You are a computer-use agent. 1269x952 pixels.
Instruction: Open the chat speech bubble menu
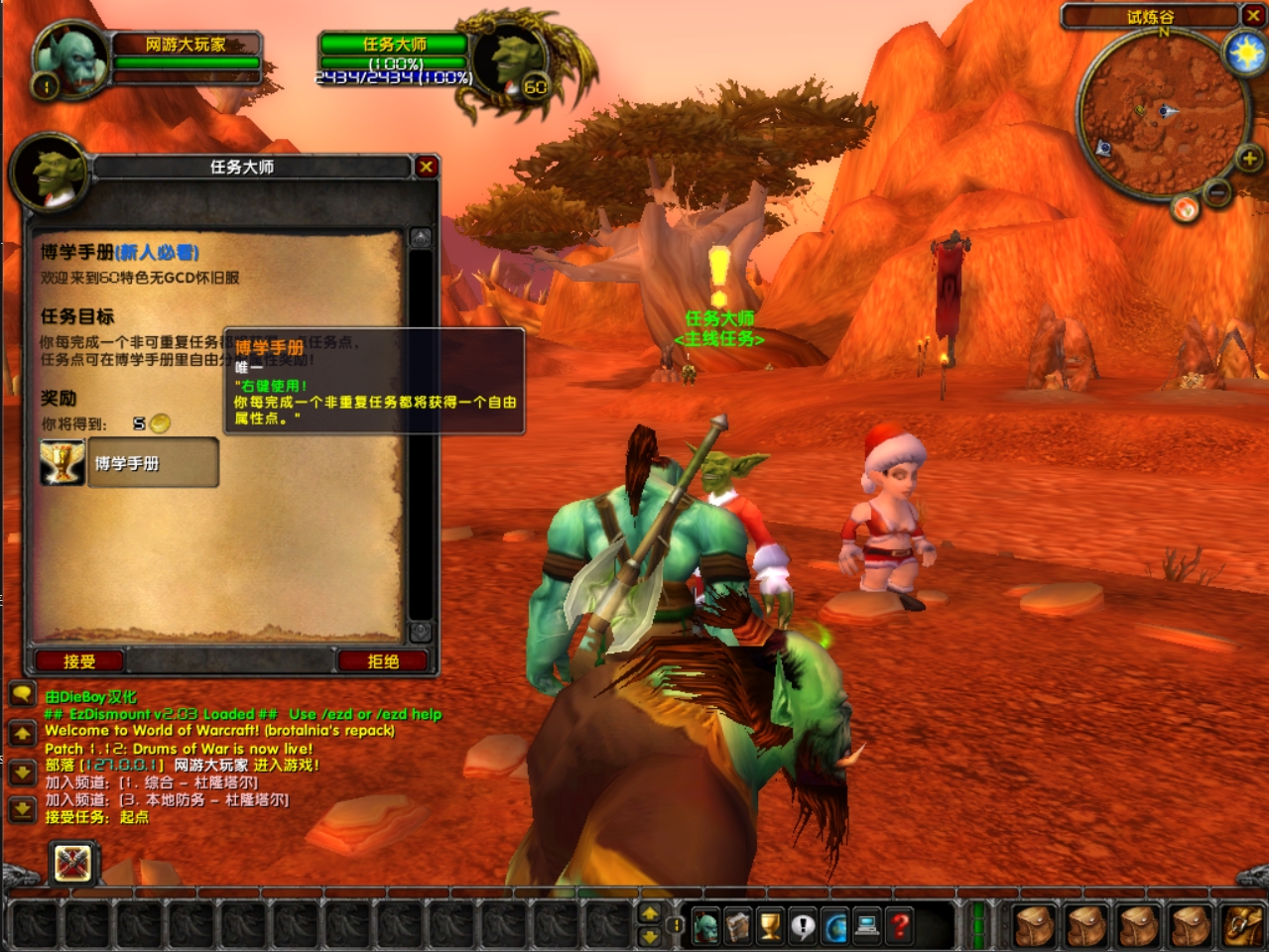pos(22,694)
